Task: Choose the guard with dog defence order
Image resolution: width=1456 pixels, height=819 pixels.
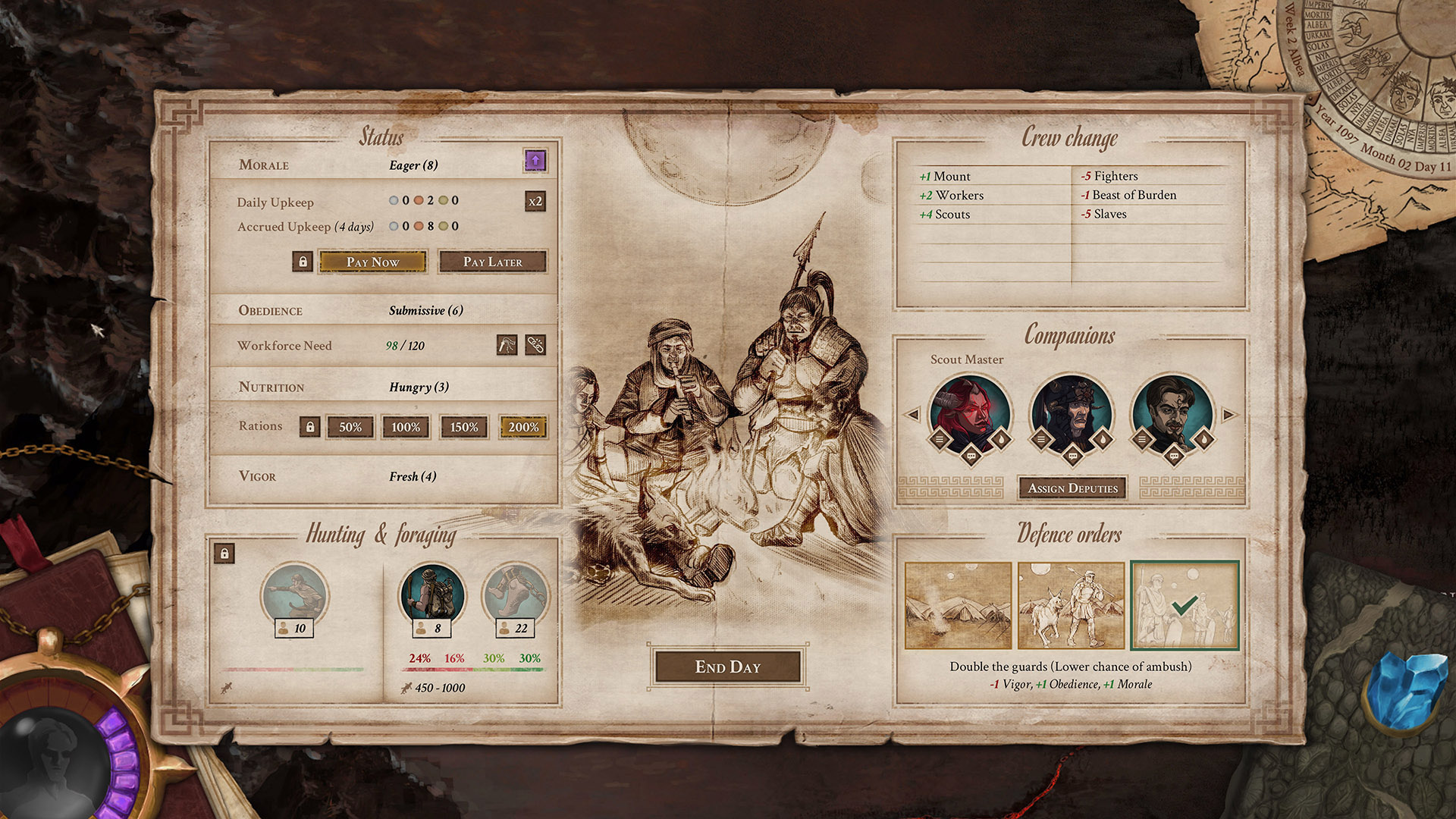Action: (1070, 605)
